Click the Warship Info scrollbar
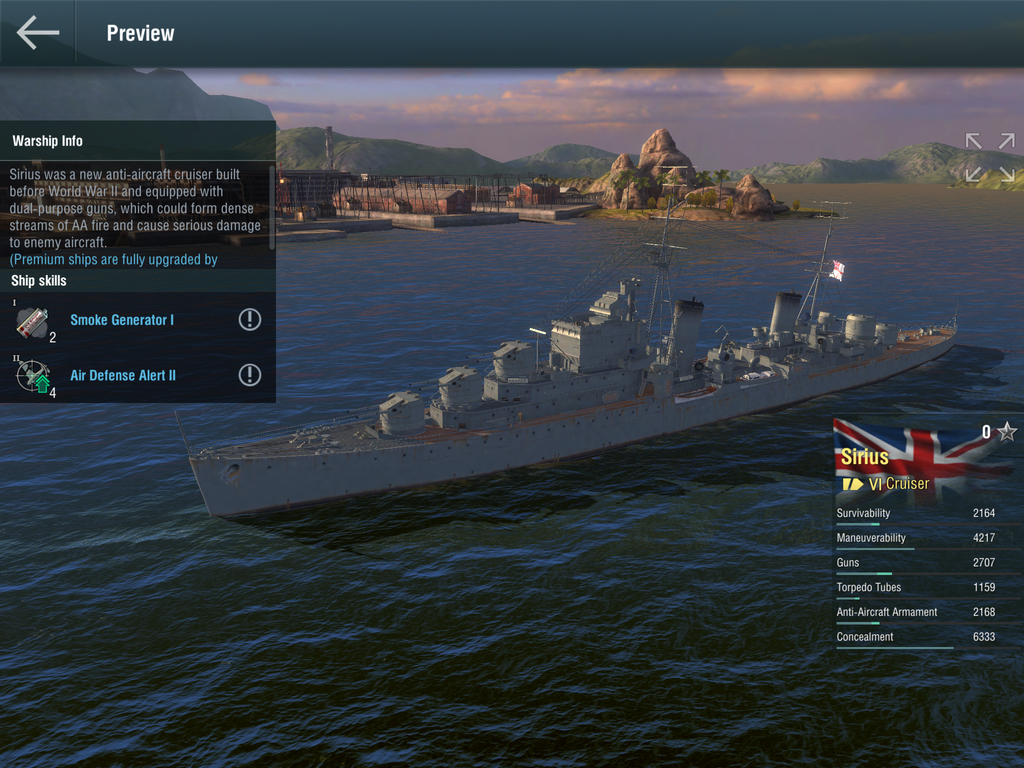Screen dimensions: 1024x768 click(x=272, y=200)
